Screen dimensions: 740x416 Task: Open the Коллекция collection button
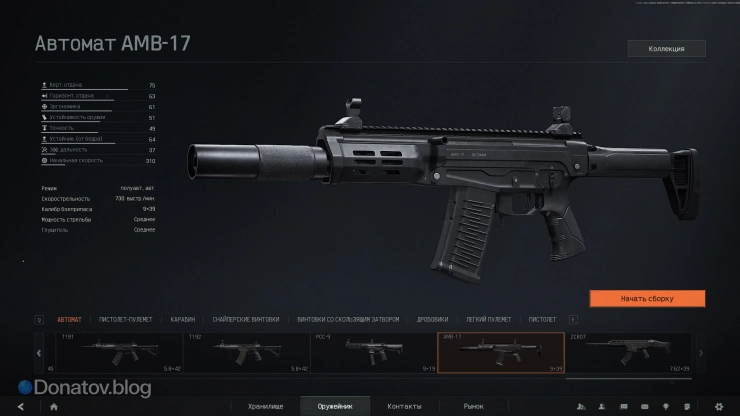click(x=666, y=48)
